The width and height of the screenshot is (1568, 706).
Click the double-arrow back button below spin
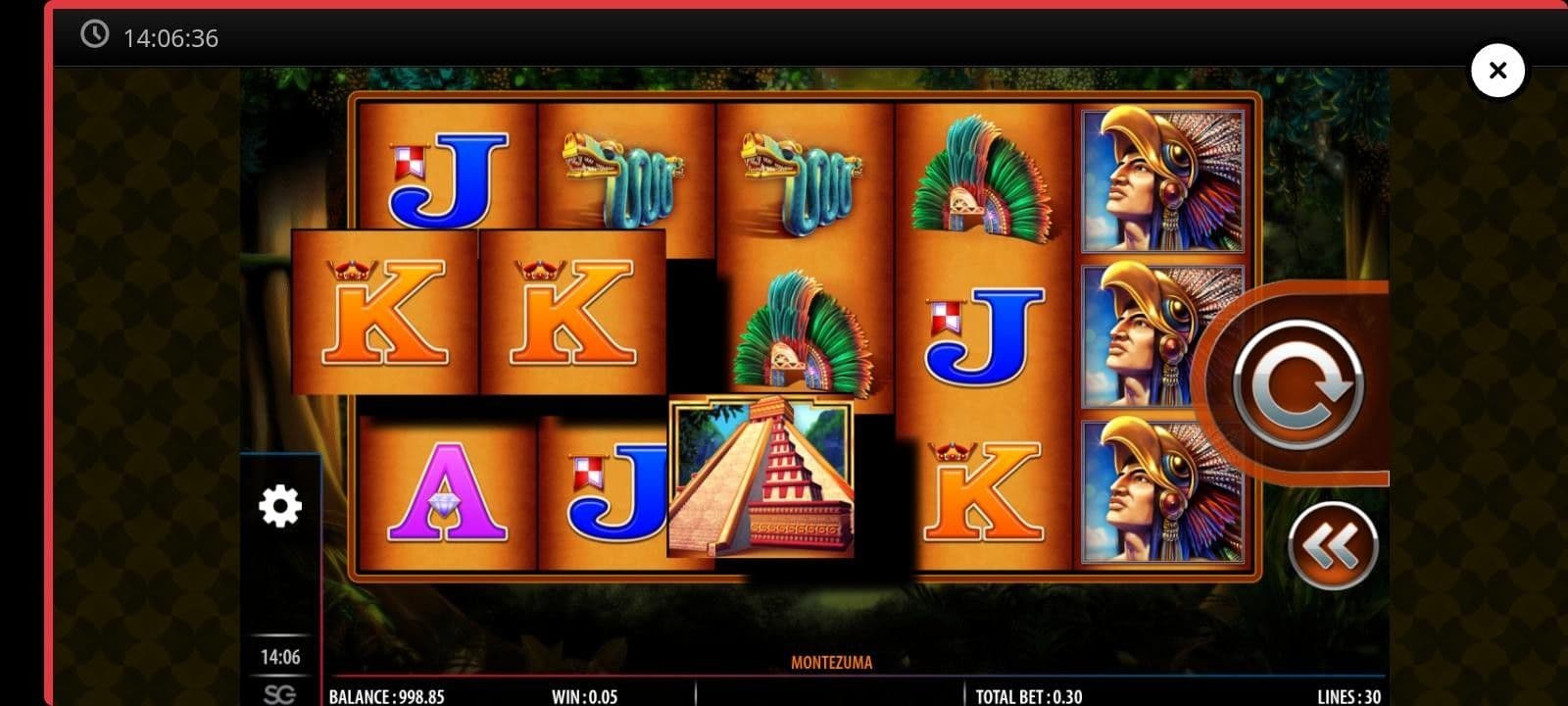coord(1333,546)
